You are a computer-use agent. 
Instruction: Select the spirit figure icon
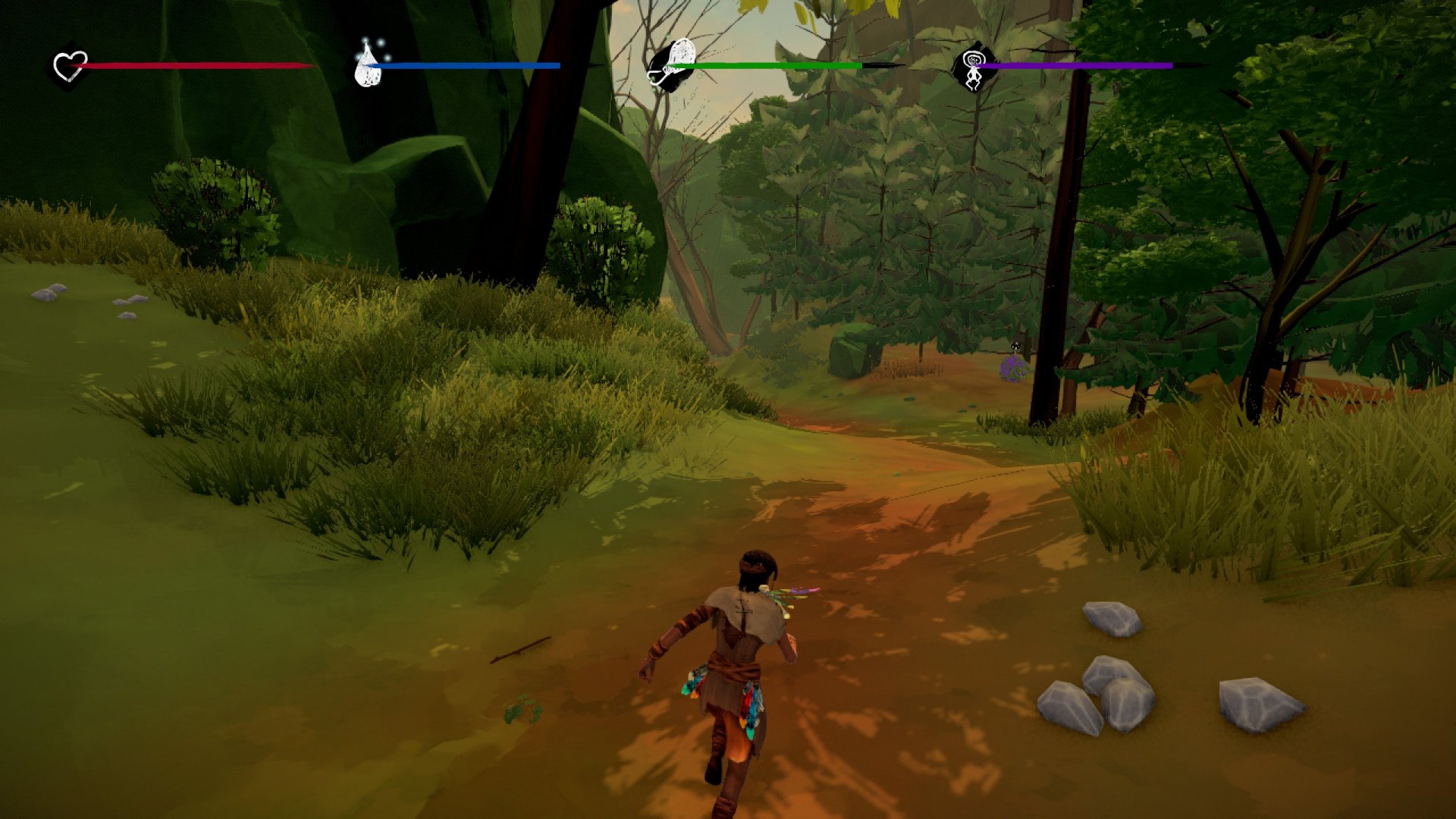point(973,66)
